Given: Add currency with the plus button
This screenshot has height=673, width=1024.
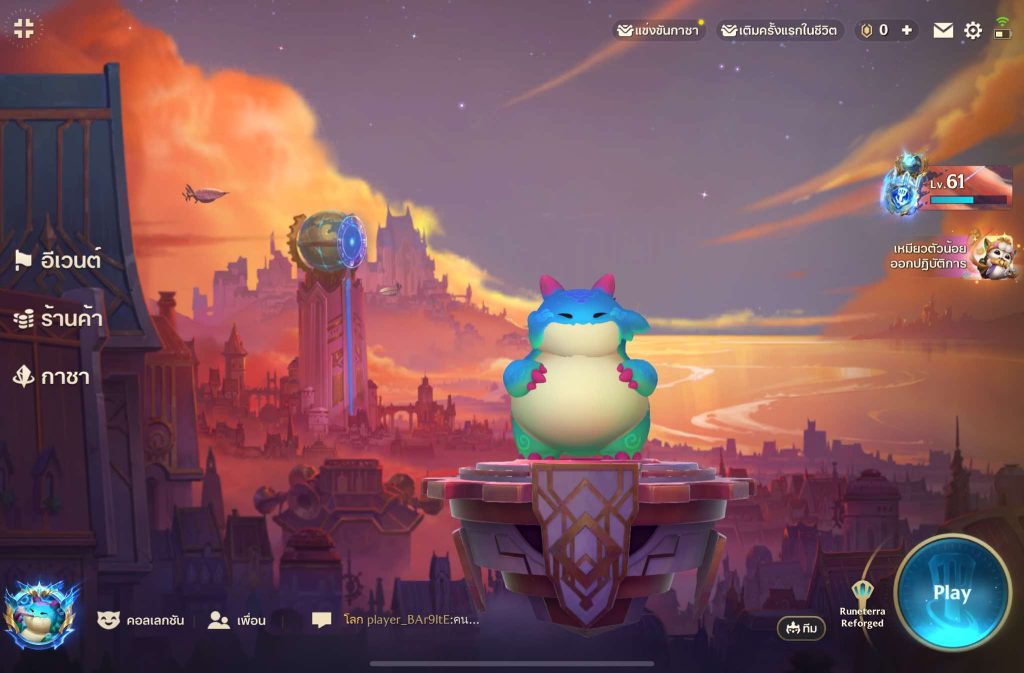Looking at the screenshot, I should pos(906,30).
